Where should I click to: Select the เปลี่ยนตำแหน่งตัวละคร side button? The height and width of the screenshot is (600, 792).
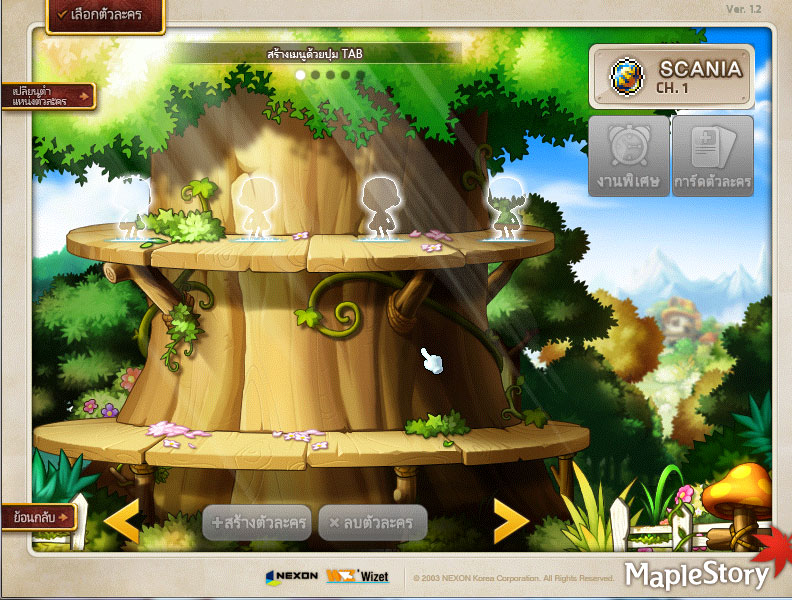[47, 96]
